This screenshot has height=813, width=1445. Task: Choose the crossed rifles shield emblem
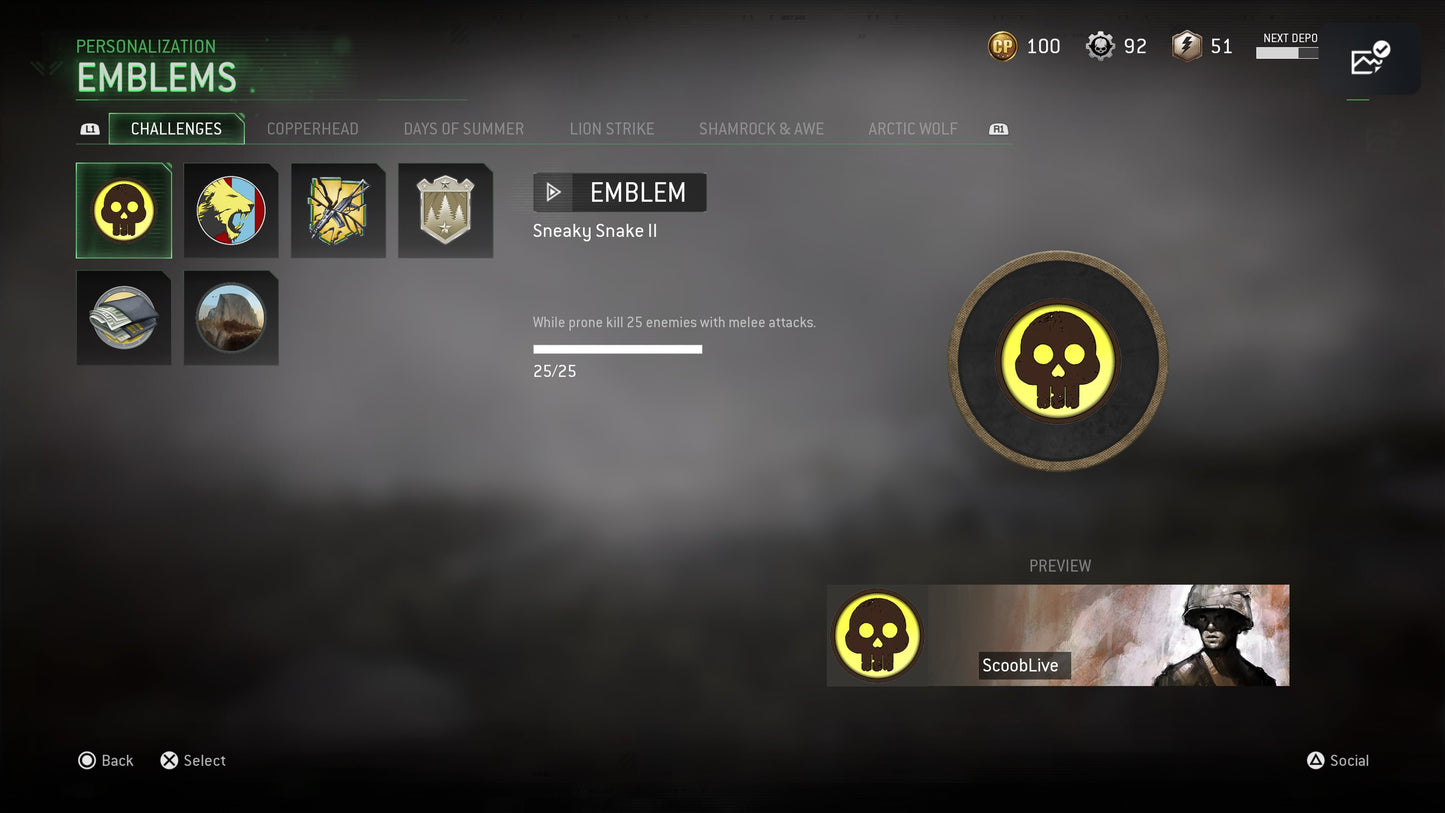(x=338, y=210)
